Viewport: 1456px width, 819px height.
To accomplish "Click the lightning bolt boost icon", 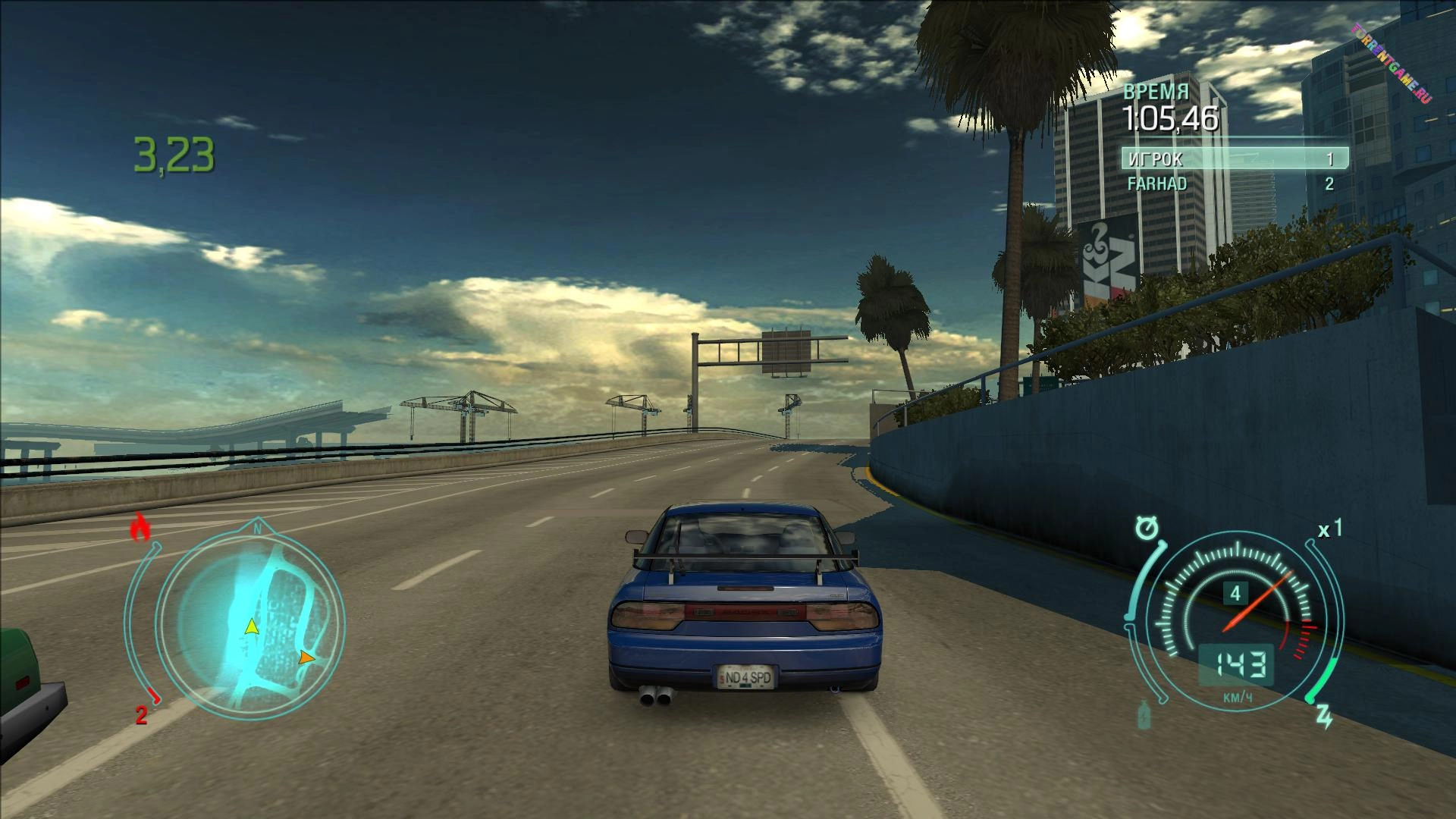I will click(x=1324, y=716).
